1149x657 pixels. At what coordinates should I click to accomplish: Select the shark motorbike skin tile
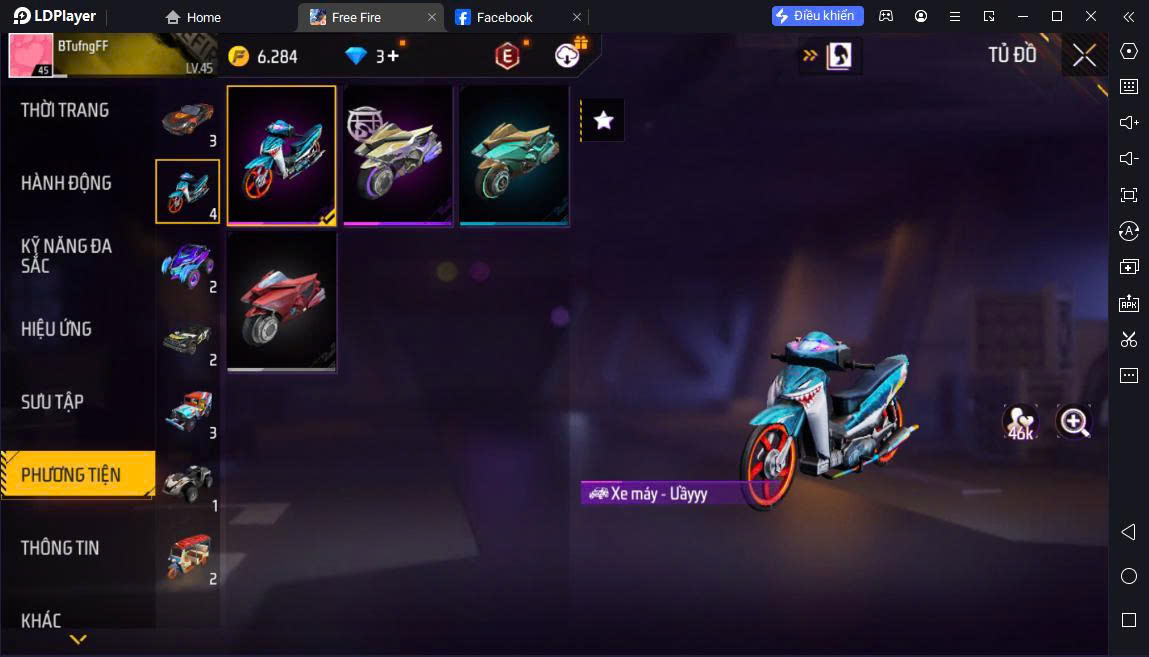click(282, 155)
